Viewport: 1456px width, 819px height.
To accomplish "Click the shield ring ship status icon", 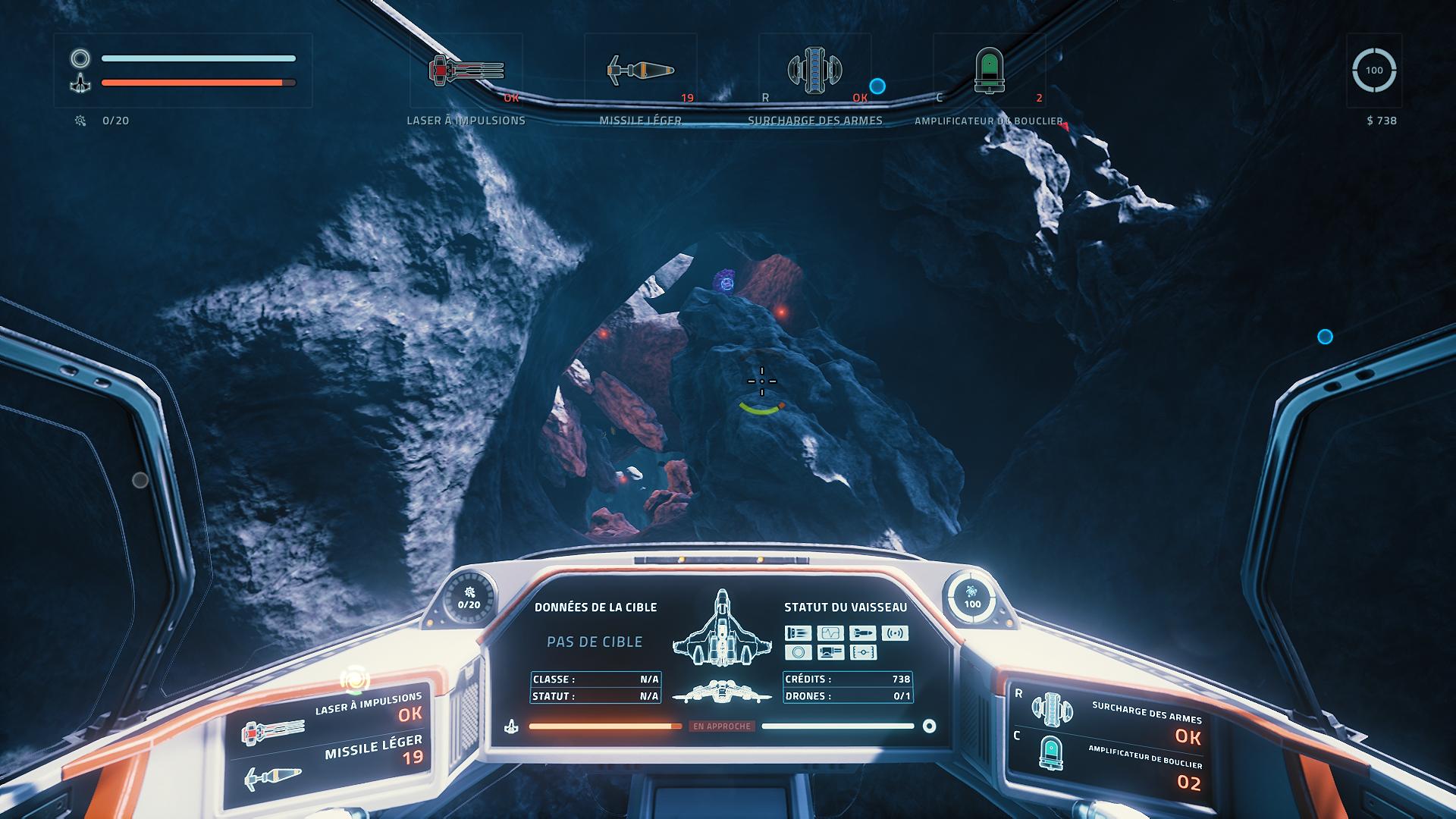I will (x=798, y=652).
